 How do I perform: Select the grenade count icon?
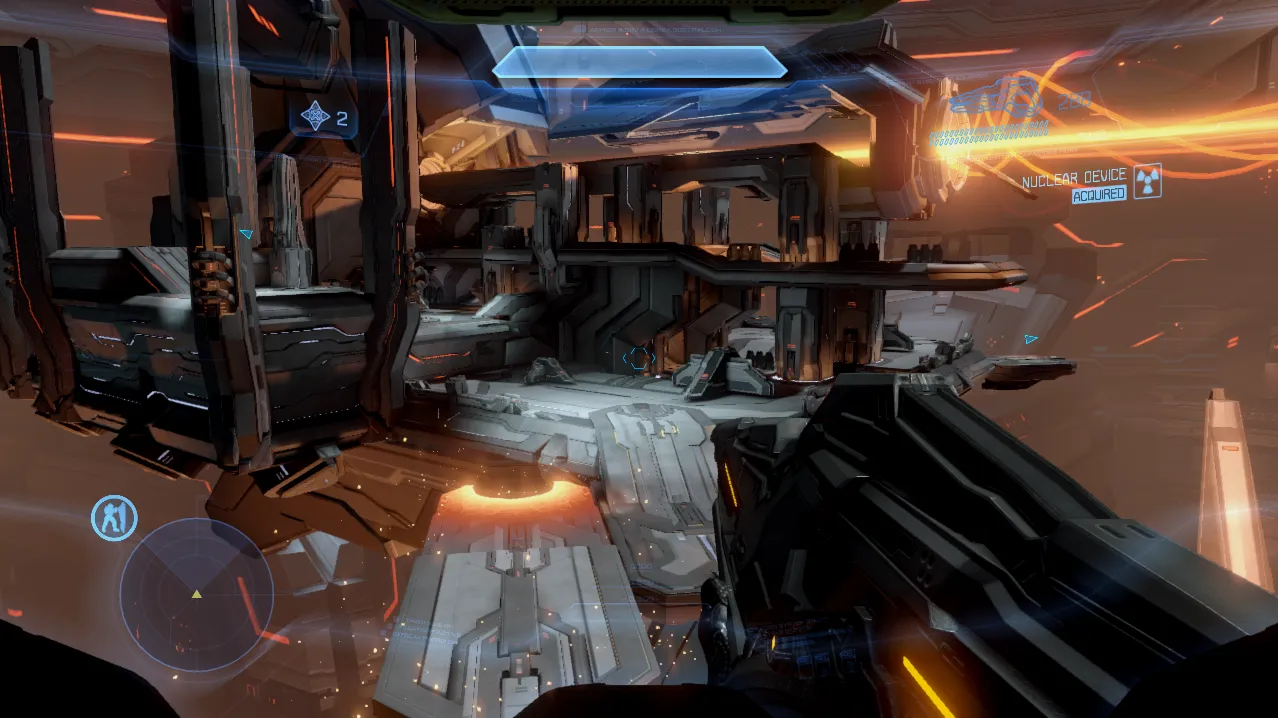pos(316,118)
